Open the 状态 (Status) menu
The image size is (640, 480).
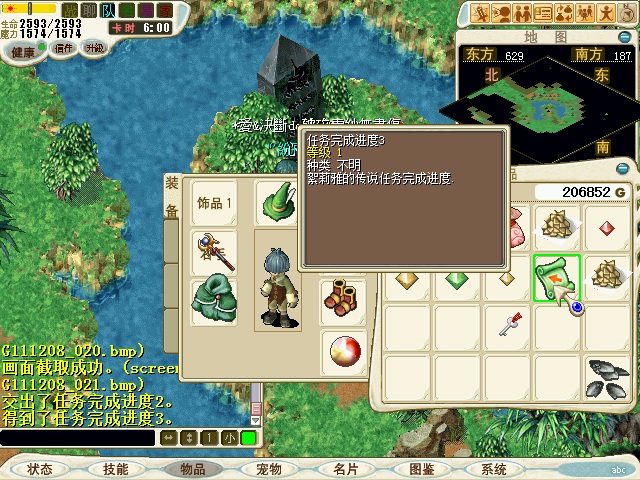(x=40, y=468)
